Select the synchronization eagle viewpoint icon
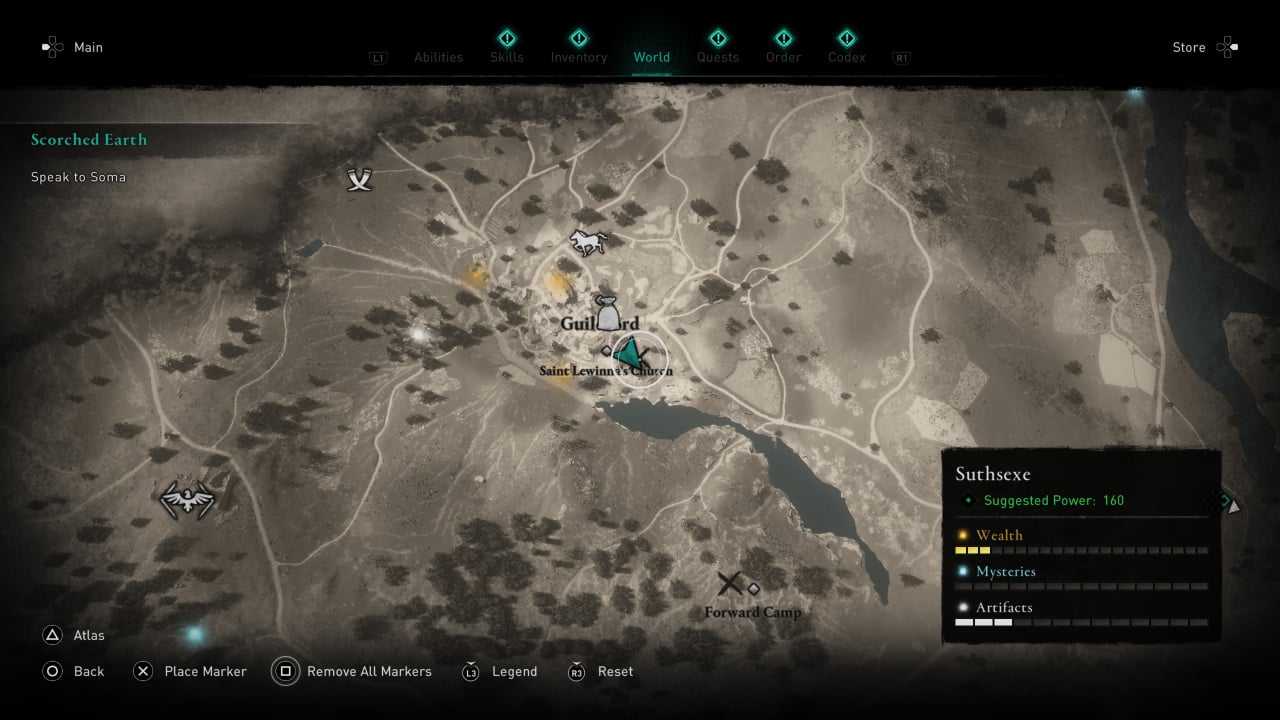The image size is (1280, 720). 188,498
